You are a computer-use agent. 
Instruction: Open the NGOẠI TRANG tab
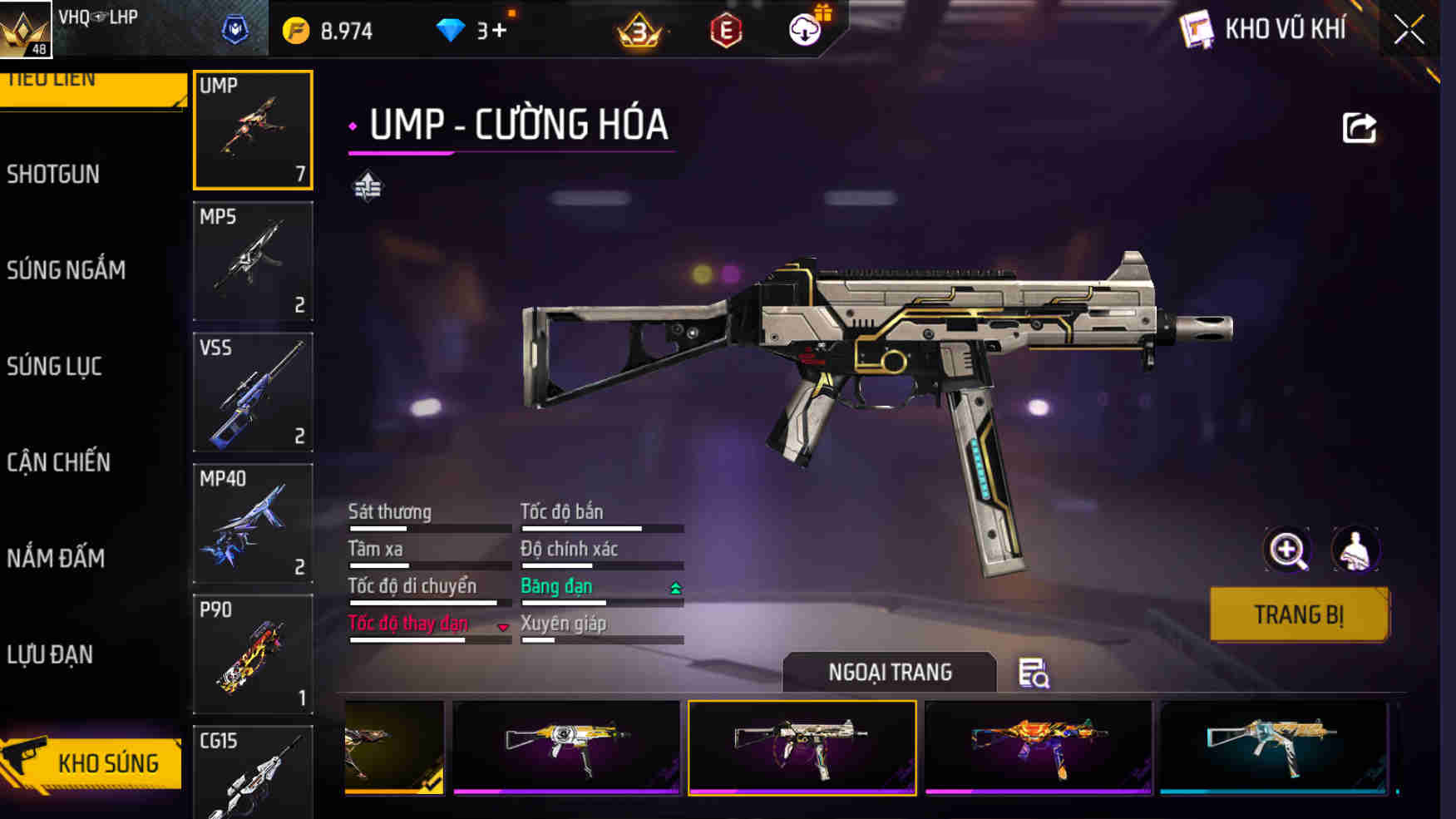coord(889,672)
